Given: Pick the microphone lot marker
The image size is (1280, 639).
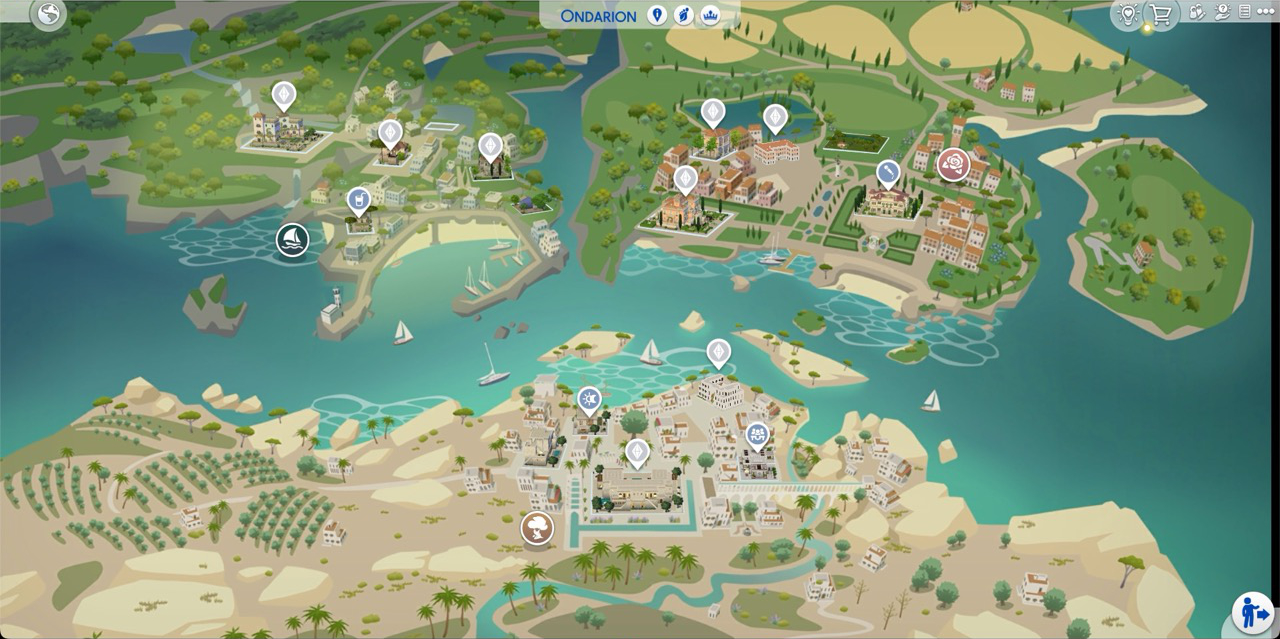Looking at the screenshot, I should 887,173.
